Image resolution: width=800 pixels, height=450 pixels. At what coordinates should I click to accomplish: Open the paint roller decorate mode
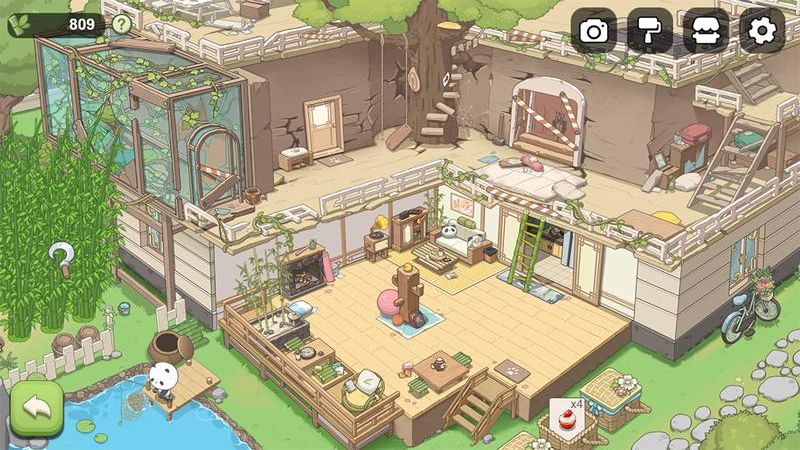(650, 31)
